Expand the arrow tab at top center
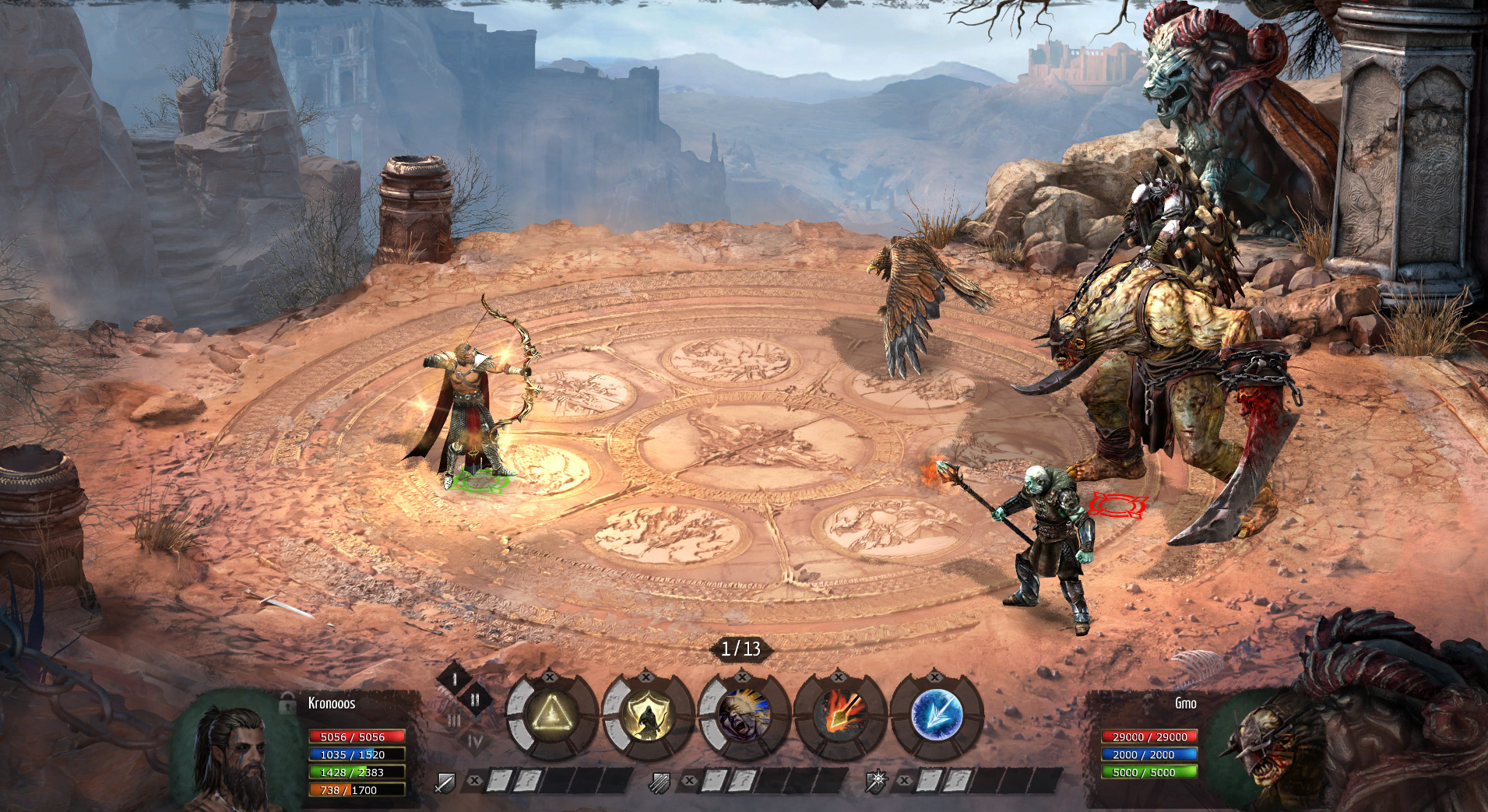This screenshot has height=812, width=1488. click(x=817, y=5)
